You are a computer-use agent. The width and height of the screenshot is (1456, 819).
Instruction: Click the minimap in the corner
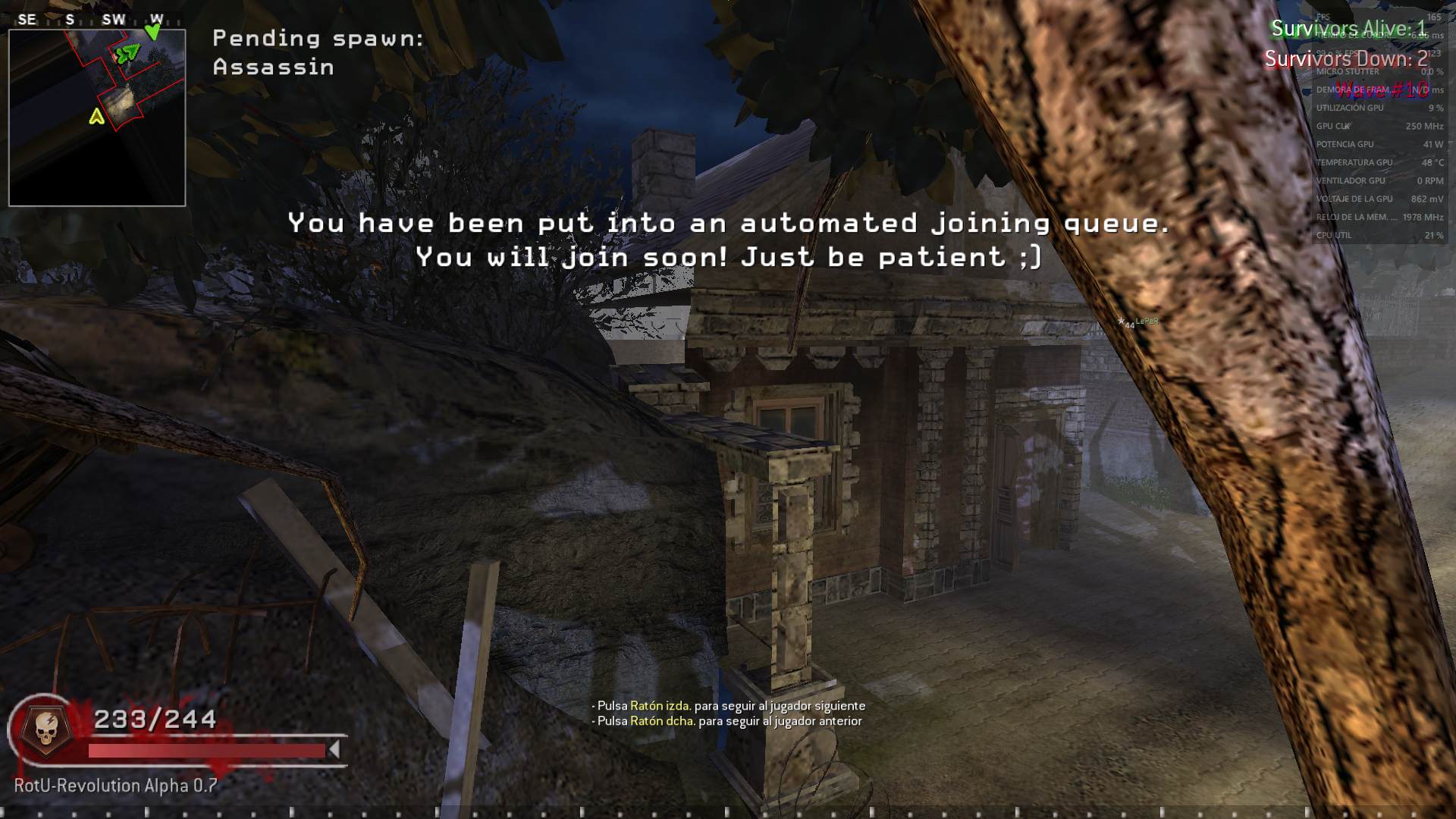[x=97, y=118]
